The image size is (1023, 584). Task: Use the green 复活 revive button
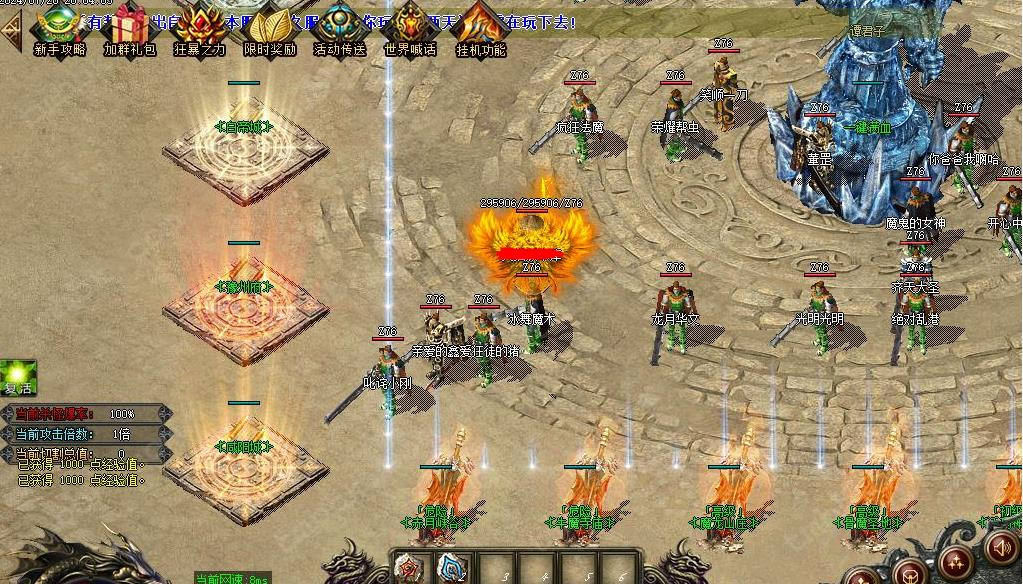coord(18,377)
